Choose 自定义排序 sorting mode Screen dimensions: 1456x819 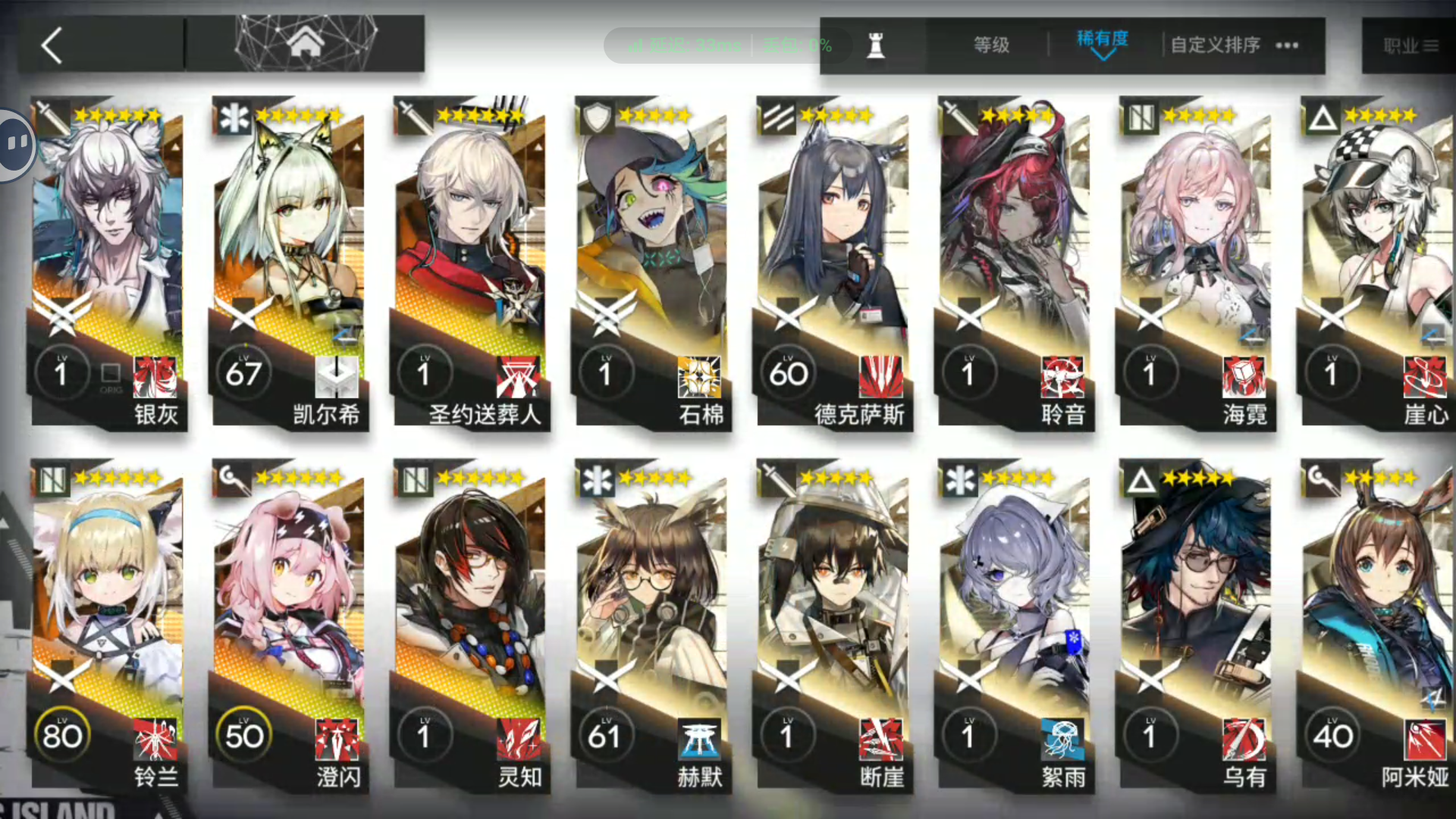click(1213, 45)
